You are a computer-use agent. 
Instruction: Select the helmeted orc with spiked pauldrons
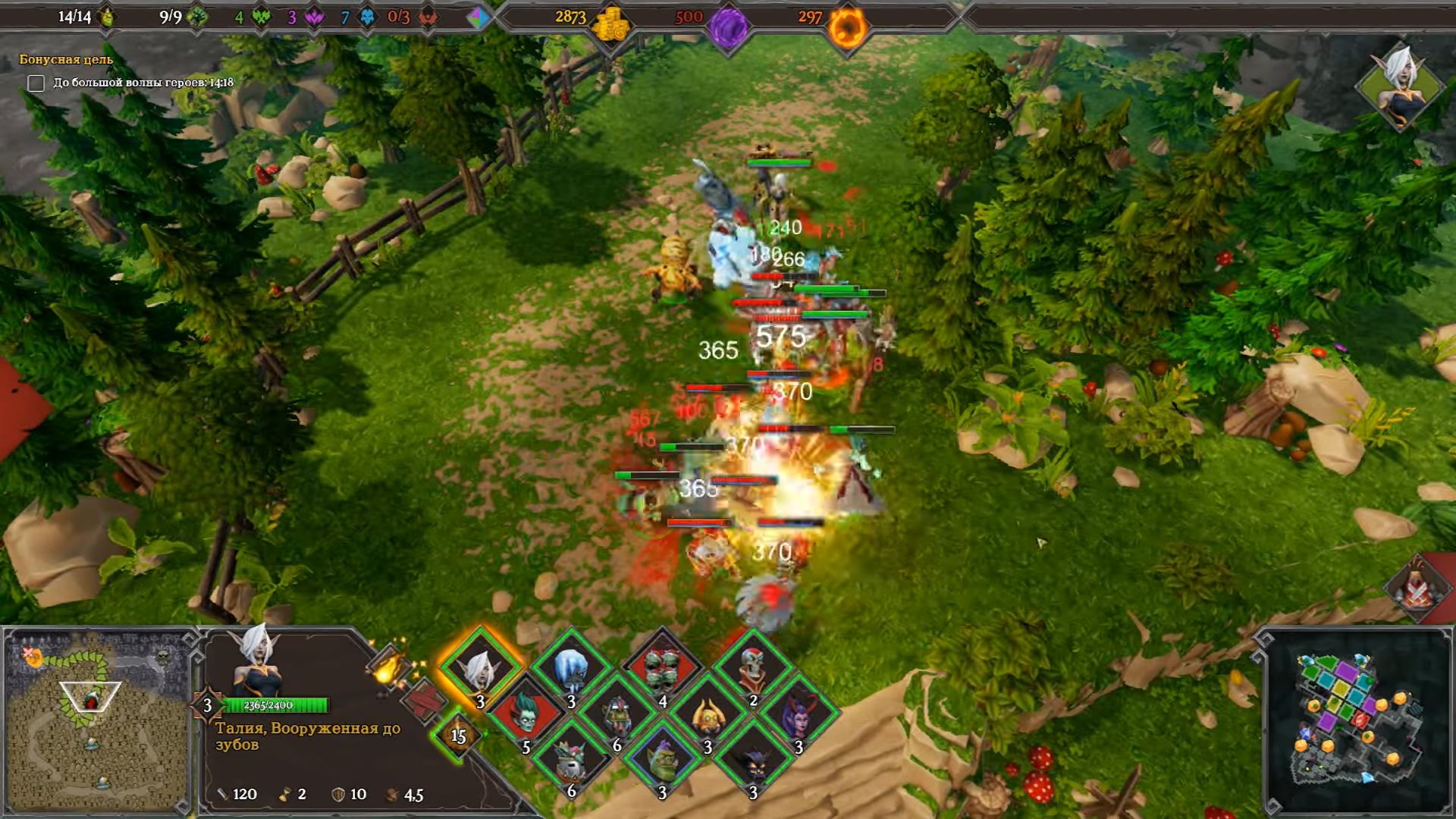(571, 761)
